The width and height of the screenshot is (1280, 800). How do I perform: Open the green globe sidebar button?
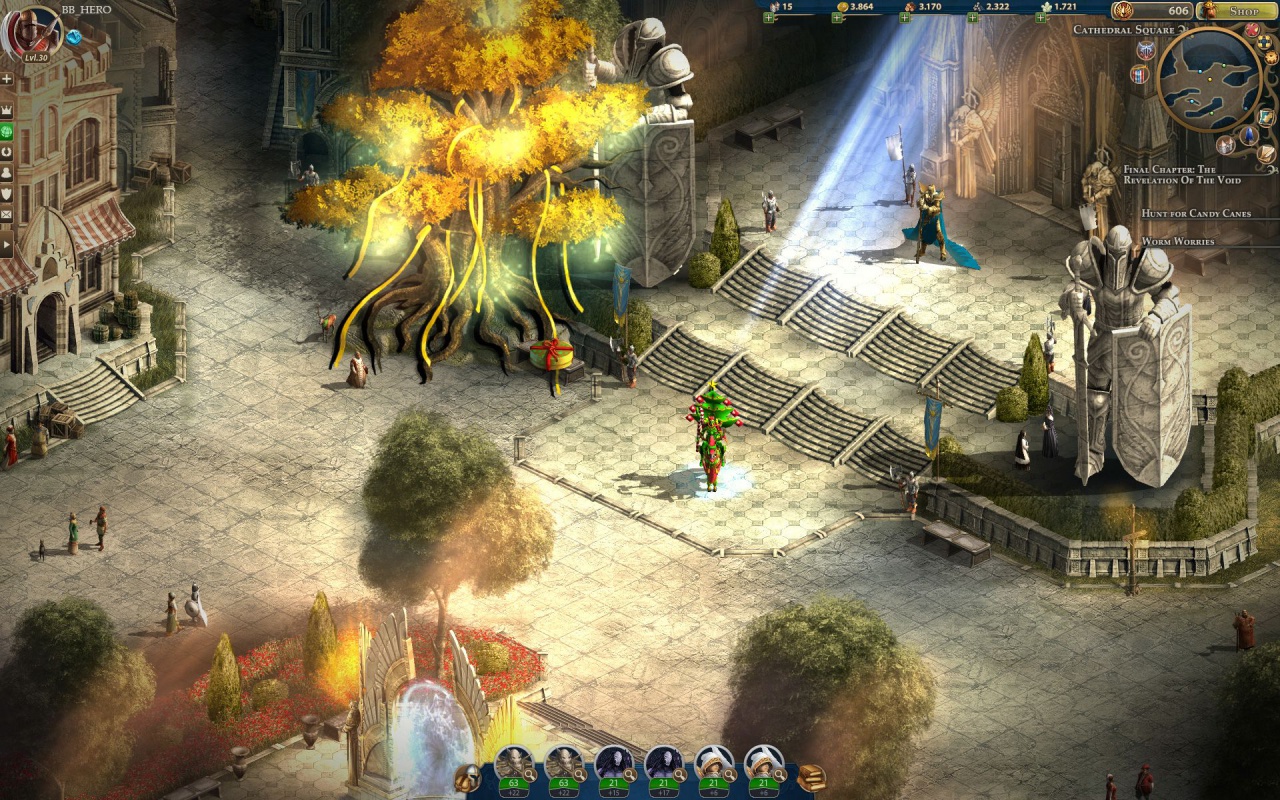(x=6, y=131)
